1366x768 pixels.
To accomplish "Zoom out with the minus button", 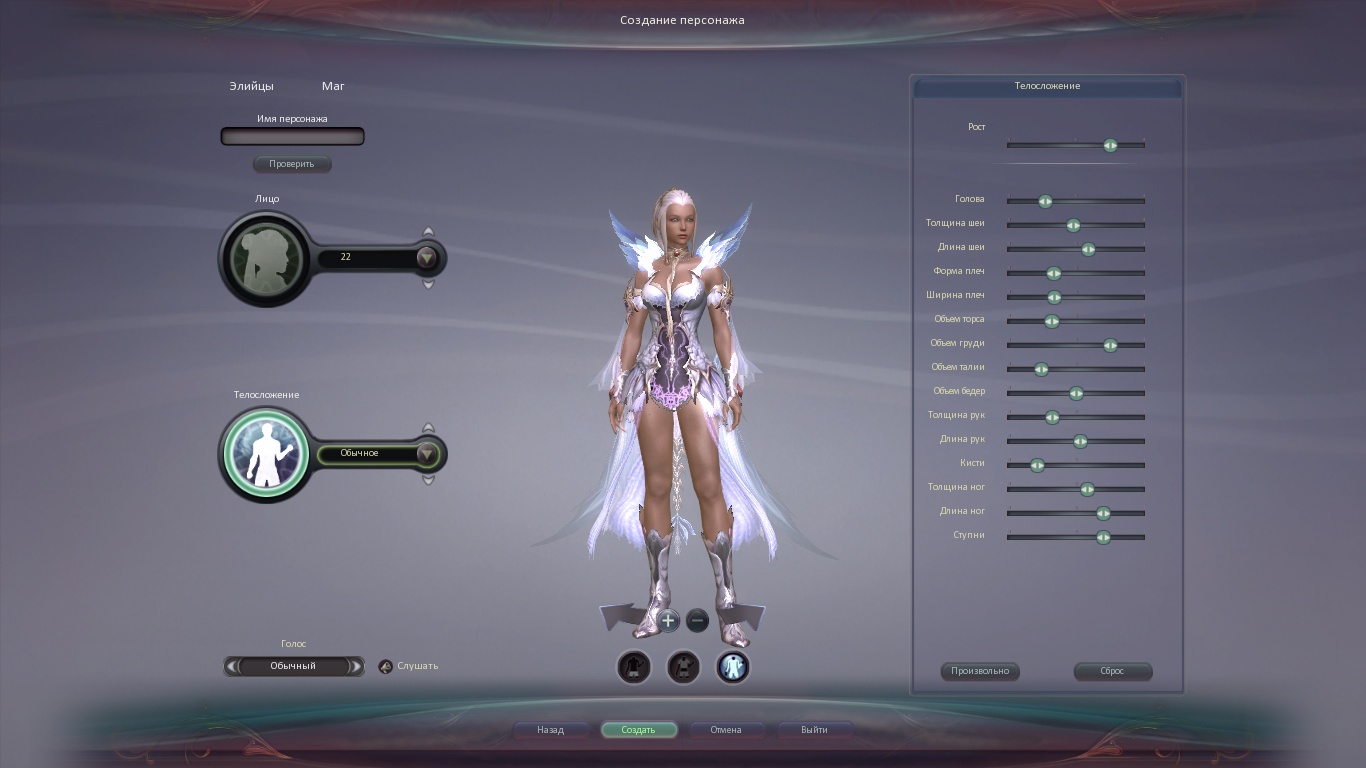I will [698, 621].
